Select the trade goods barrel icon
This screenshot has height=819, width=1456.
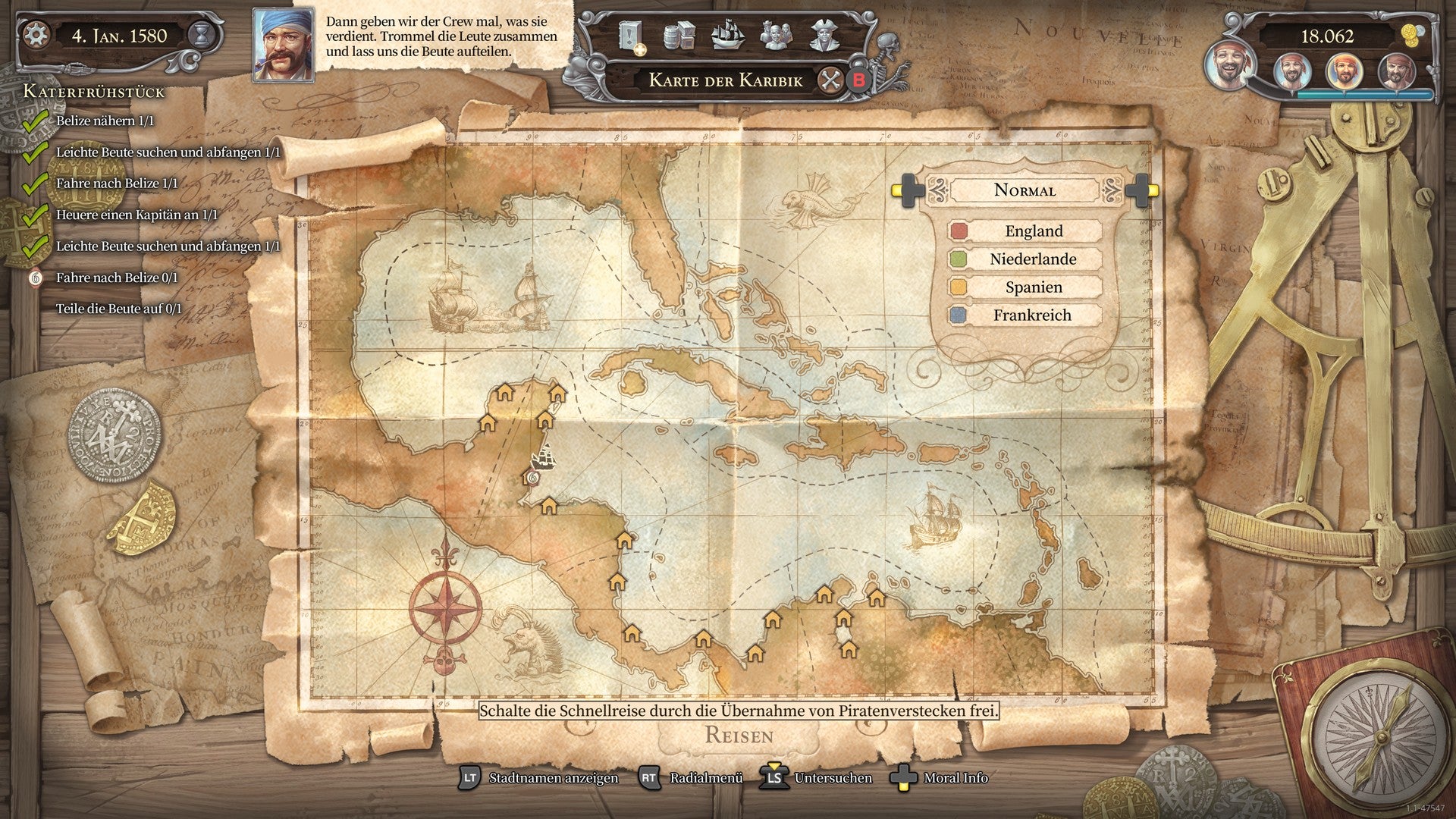coord(680,36)
